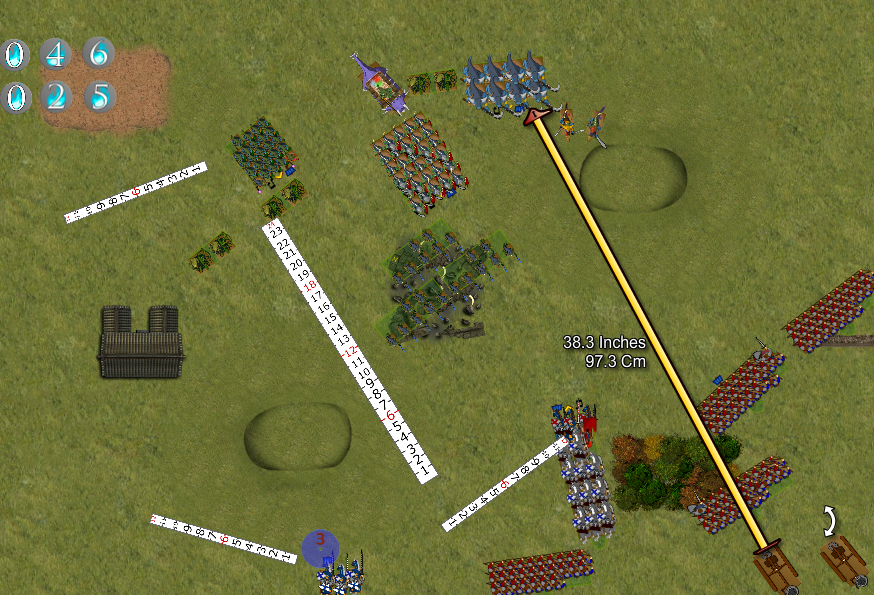Choose the flame counter showing 2
The height and width of the screenshot is (595, 874).
pos(56,97)
